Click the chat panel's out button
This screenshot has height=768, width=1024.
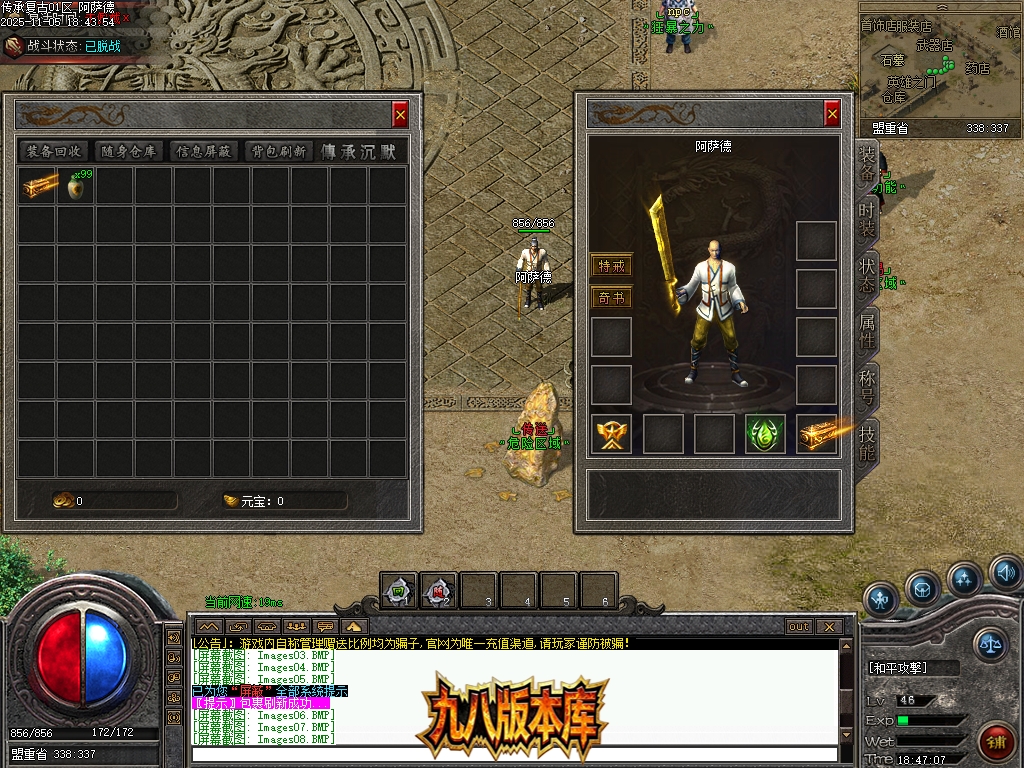[798, 627]
